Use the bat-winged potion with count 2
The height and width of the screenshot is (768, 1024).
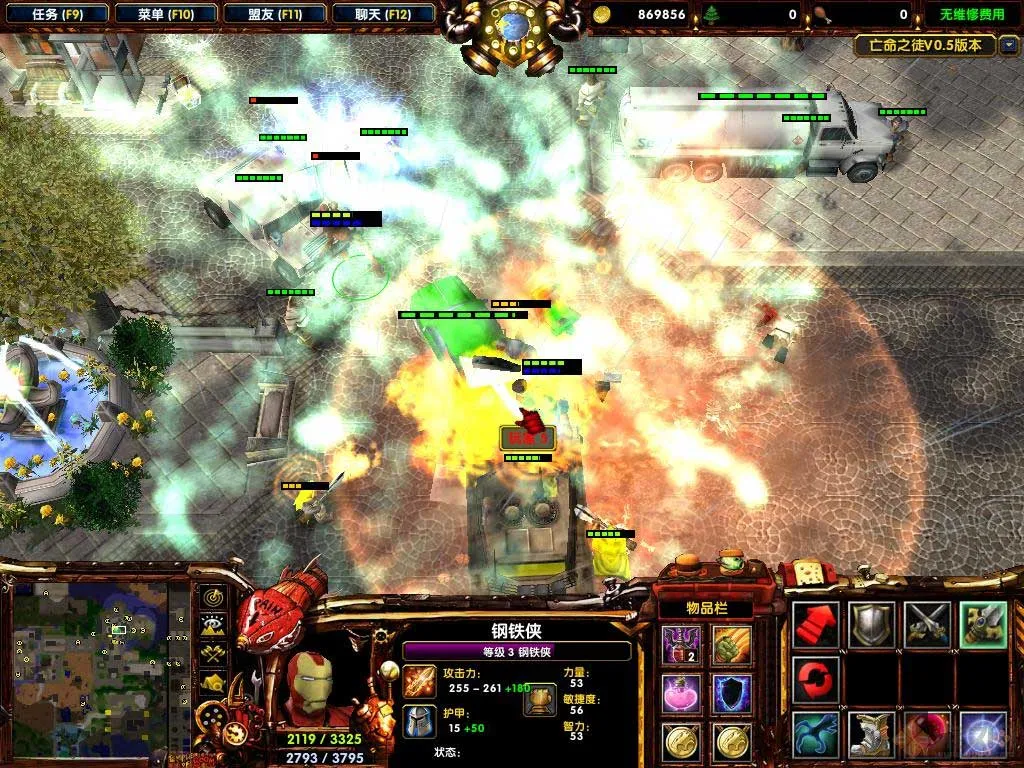pyautogui.click(x=680, y=643)
